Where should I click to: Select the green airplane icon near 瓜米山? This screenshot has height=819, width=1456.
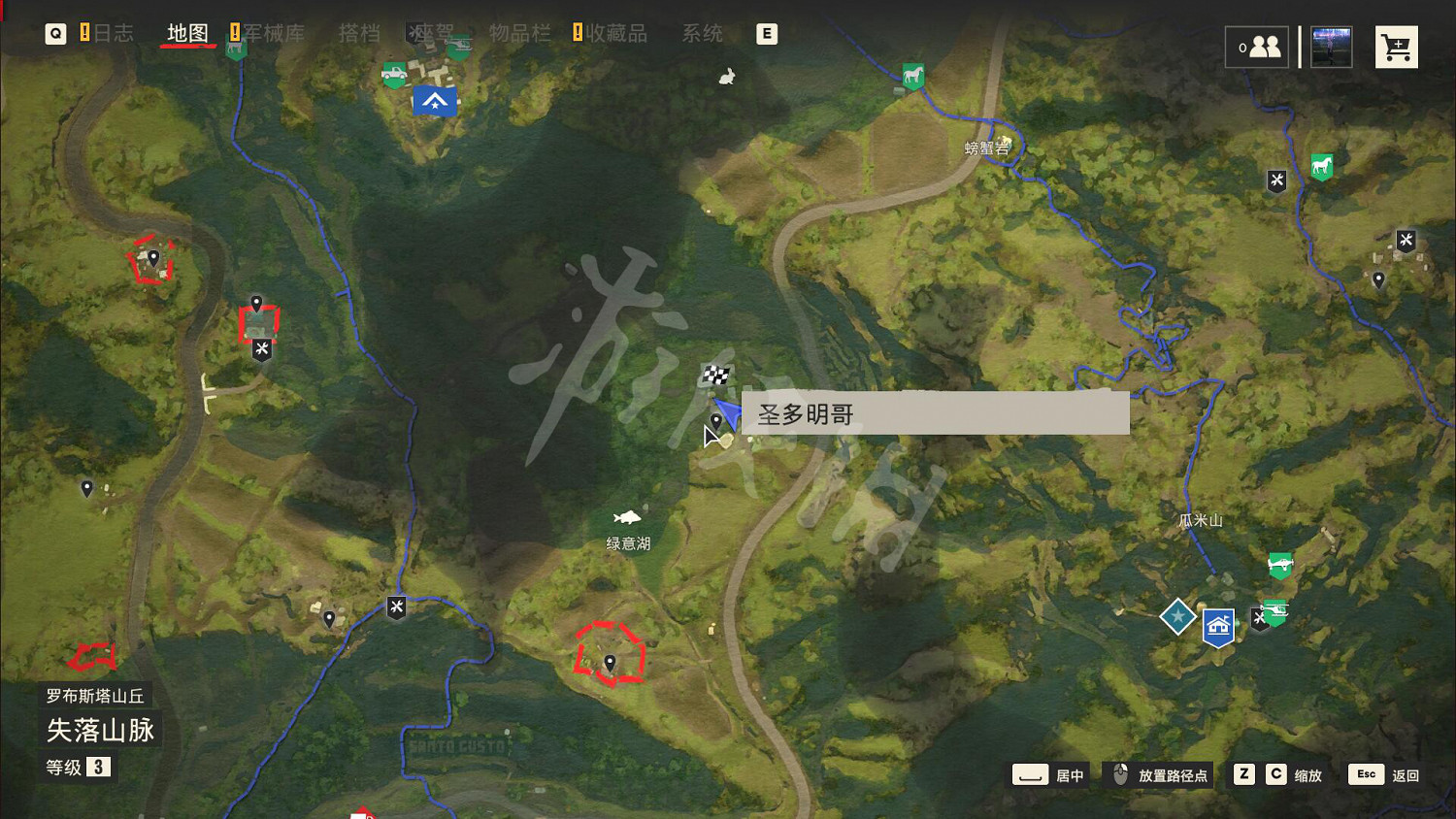pos(1280,564)
